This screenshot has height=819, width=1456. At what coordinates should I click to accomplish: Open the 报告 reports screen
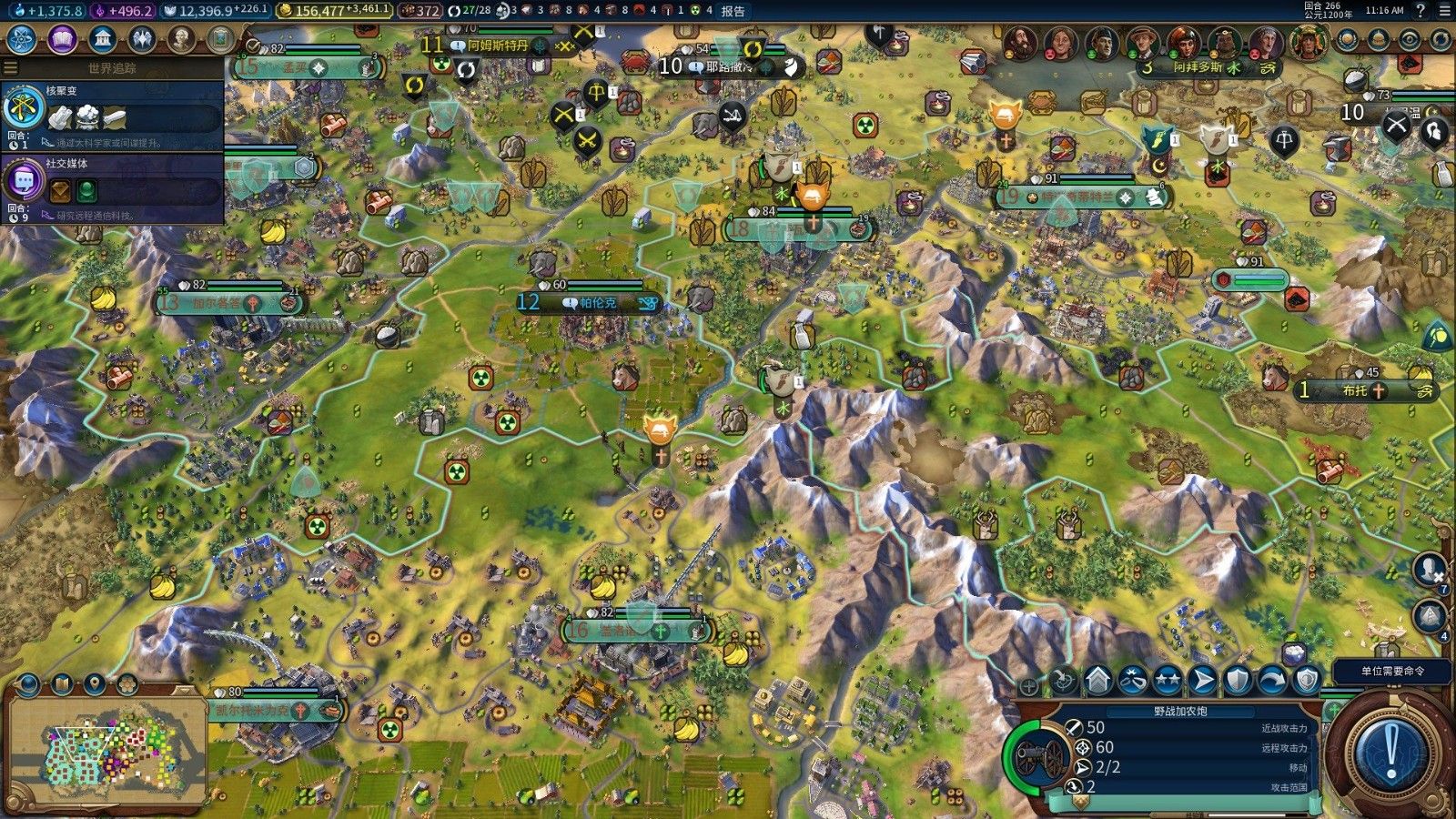point(733,11)
